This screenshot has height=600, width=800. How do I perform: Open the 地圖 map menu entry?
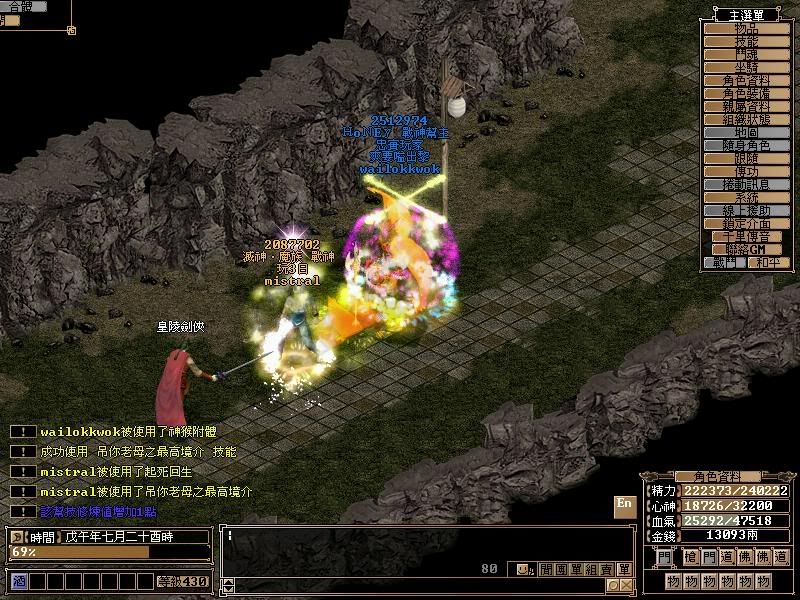click(x=746, y=132)
